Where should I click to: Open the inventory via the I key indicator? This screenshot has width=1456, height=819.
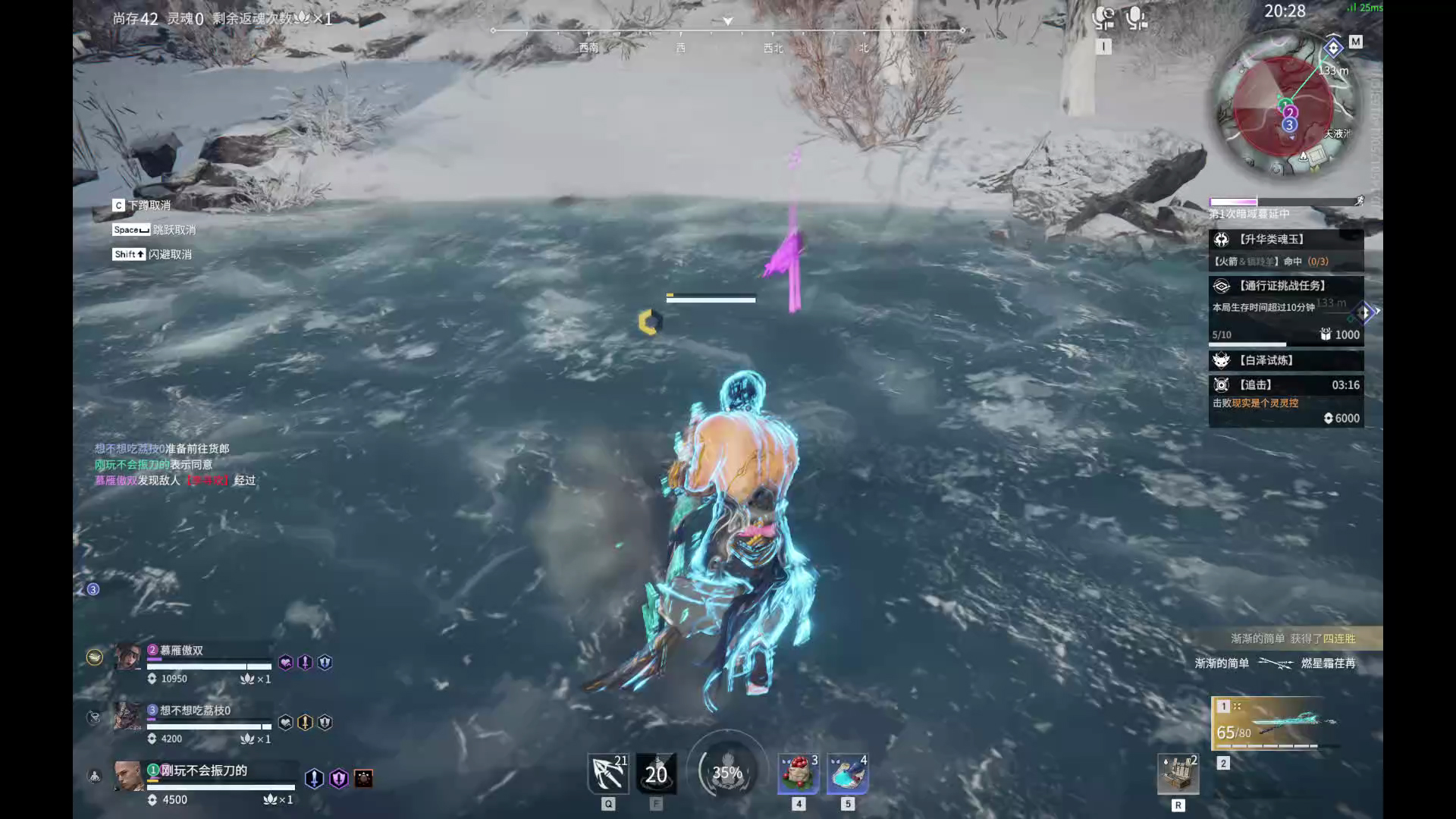[1104, 45]
